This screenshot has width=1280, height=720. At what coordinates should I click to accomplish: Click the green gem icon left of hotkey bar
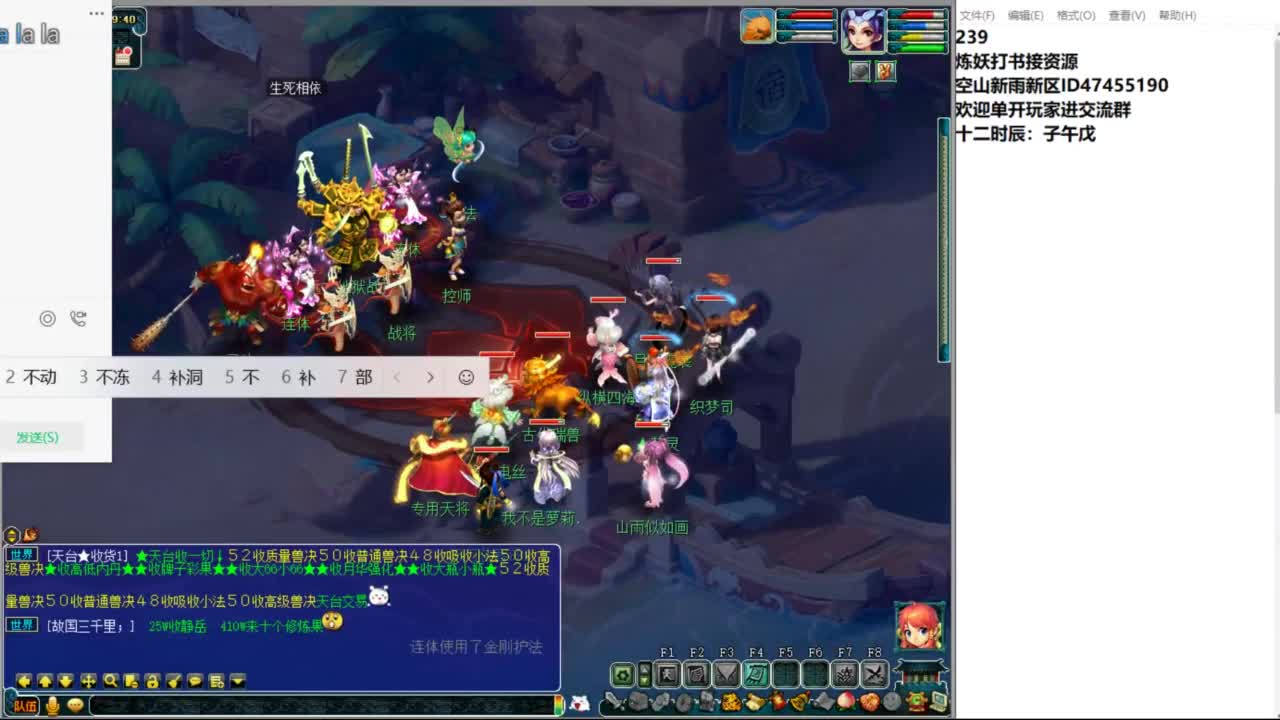pyautogui.click(x=621, y=674)
